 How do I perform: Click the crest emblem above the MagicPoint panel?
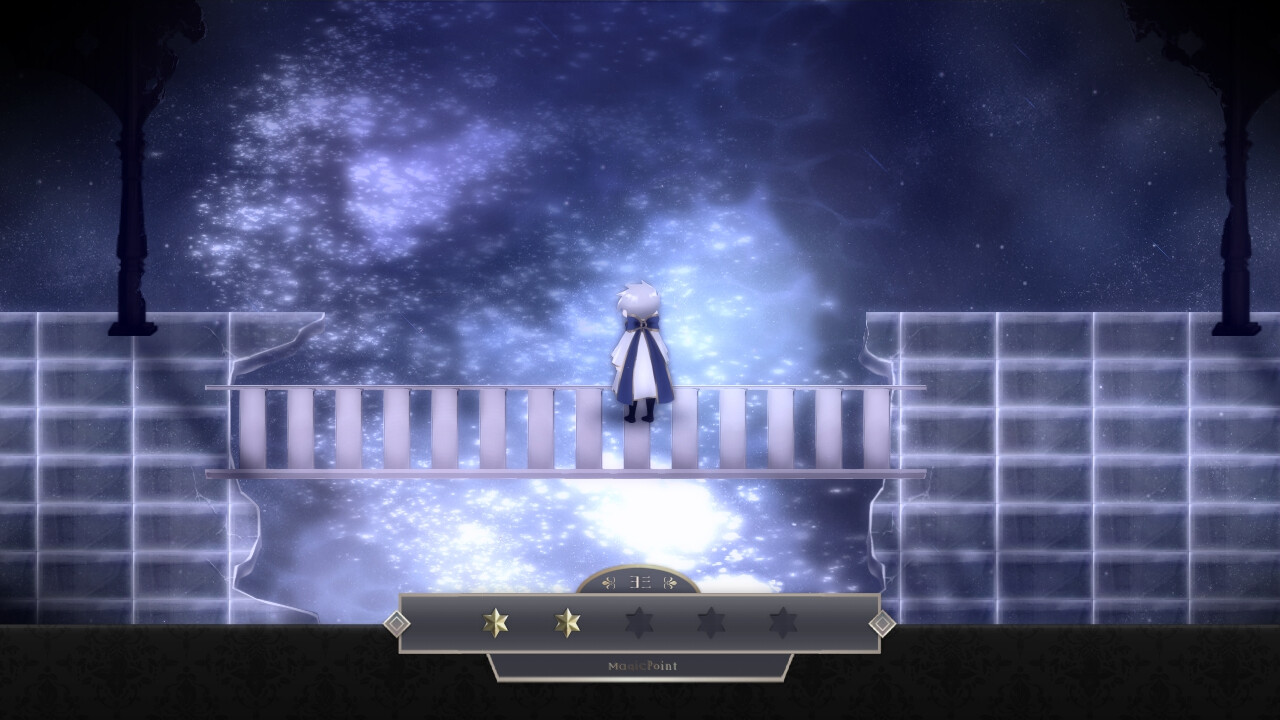coord(640,580)
